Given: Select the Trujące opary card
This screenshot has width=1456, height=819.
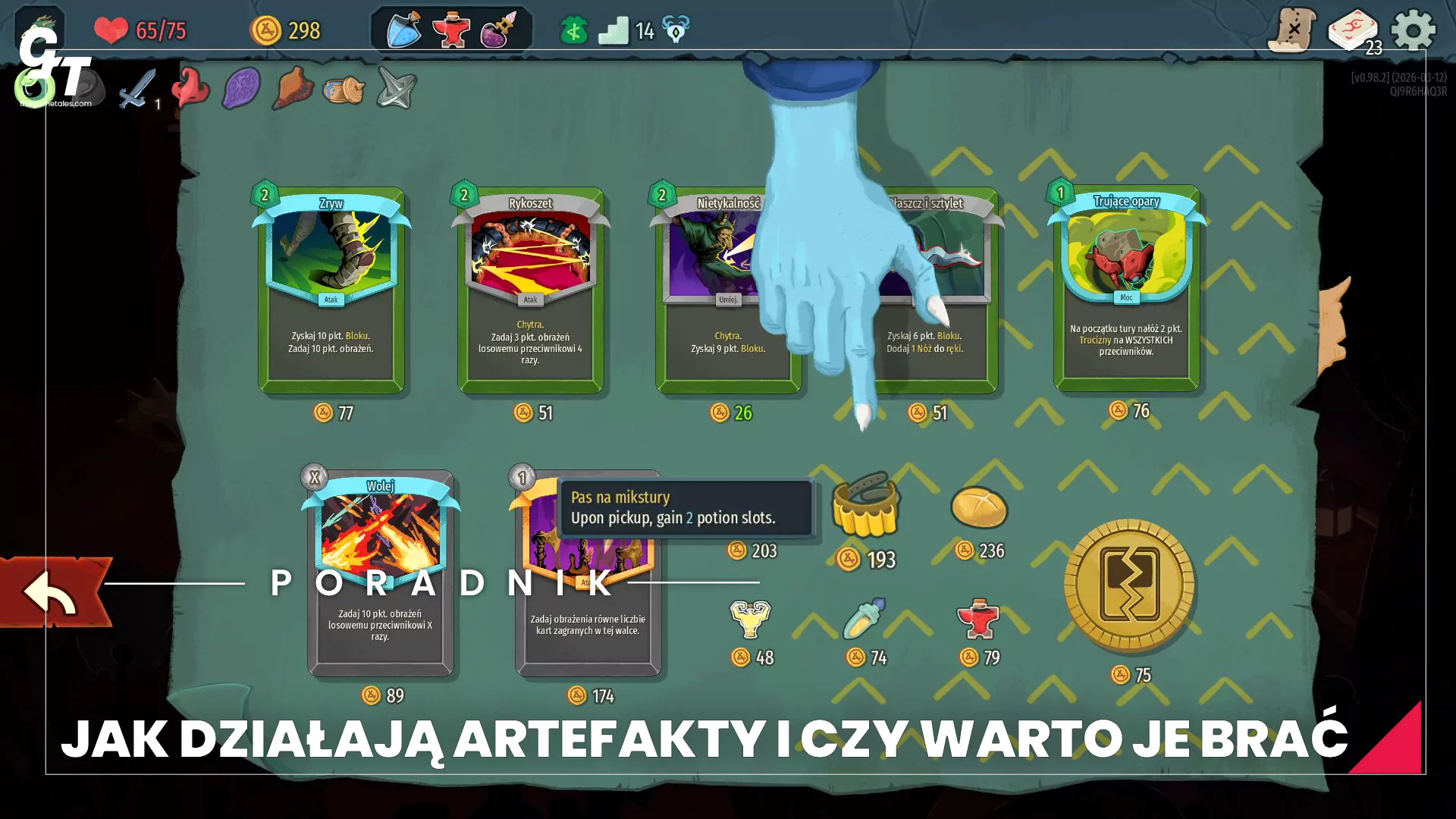Looking at the screenshot, I should [x=1126, y=292].
